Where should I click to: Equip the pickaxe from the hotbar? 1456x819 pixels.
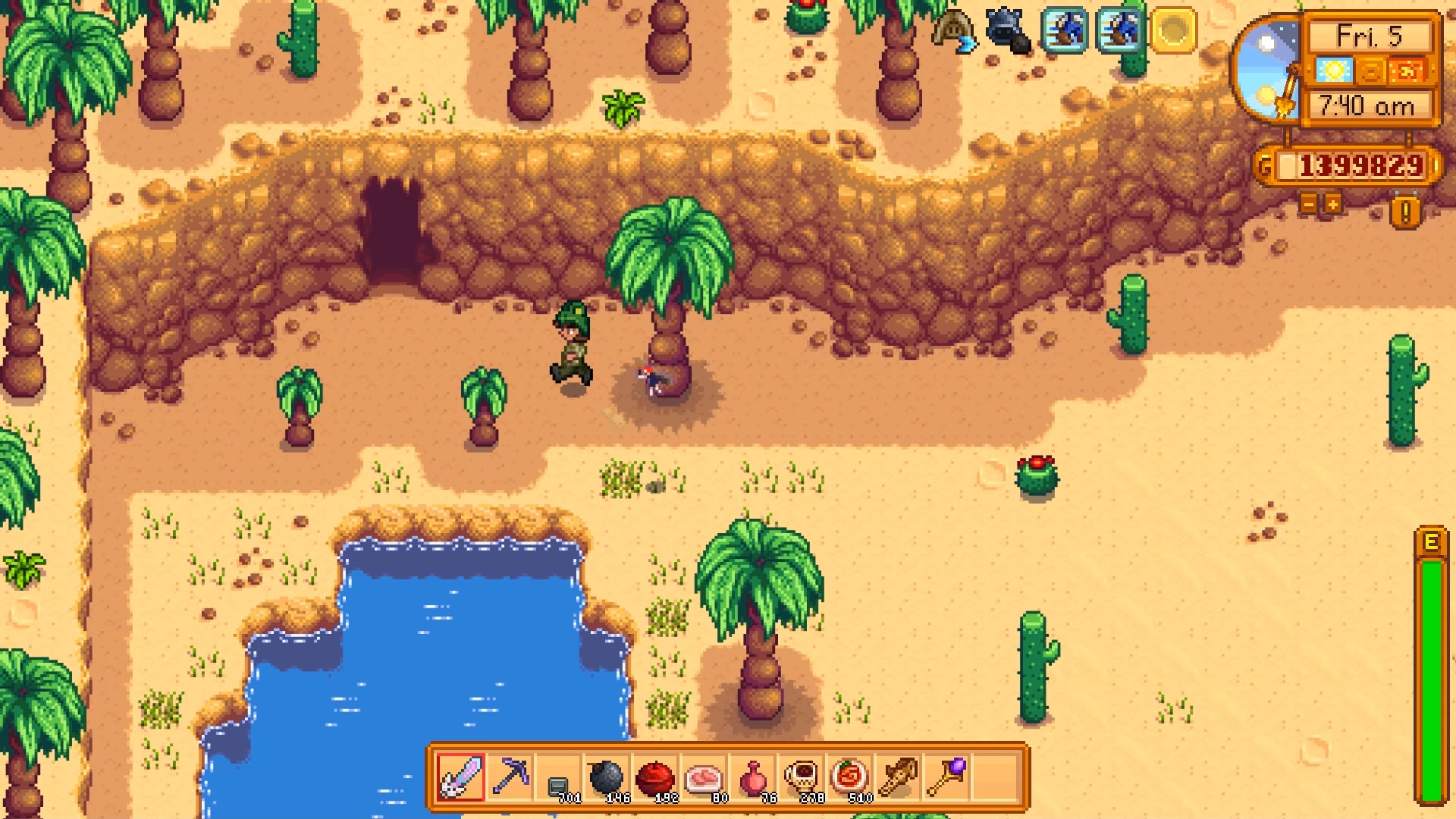(x=510, y=777)
